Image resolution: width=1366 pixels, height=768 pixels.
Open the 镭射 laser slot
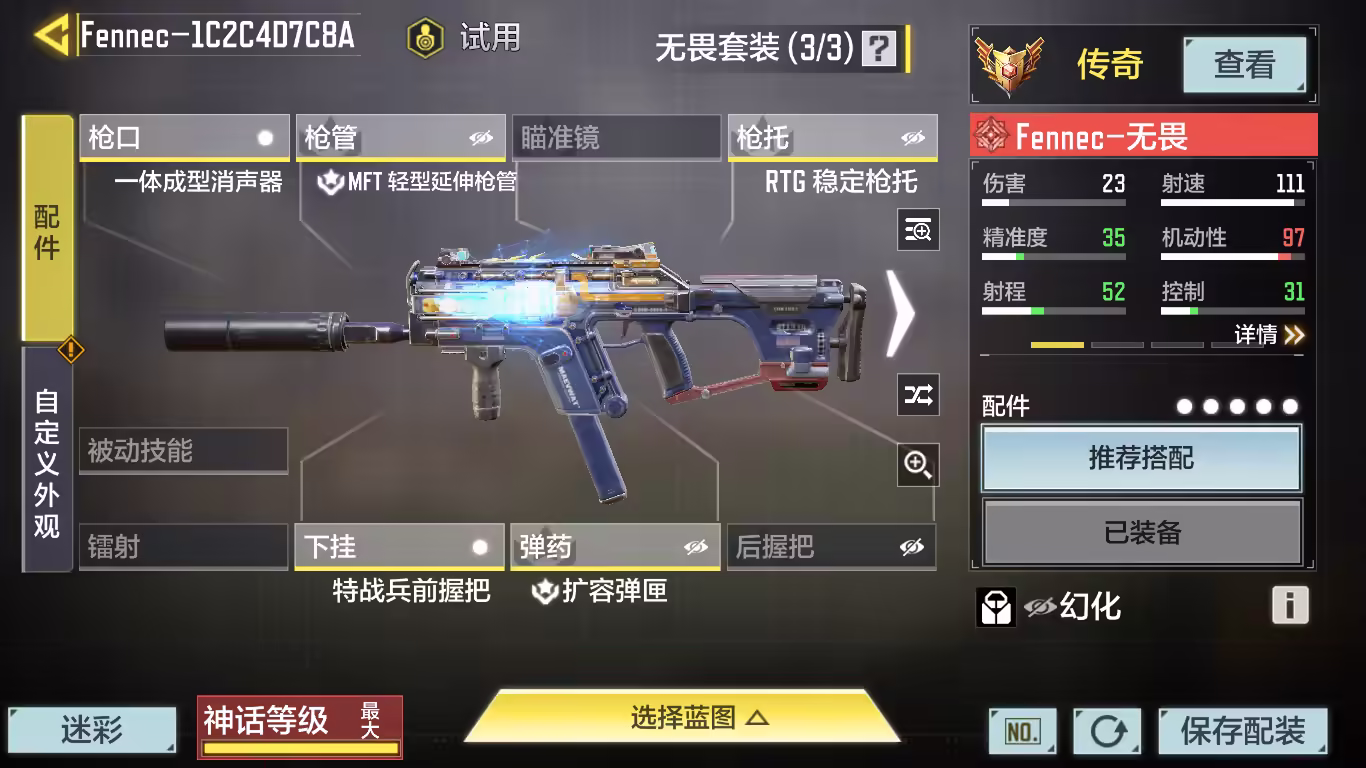(183, 547)
